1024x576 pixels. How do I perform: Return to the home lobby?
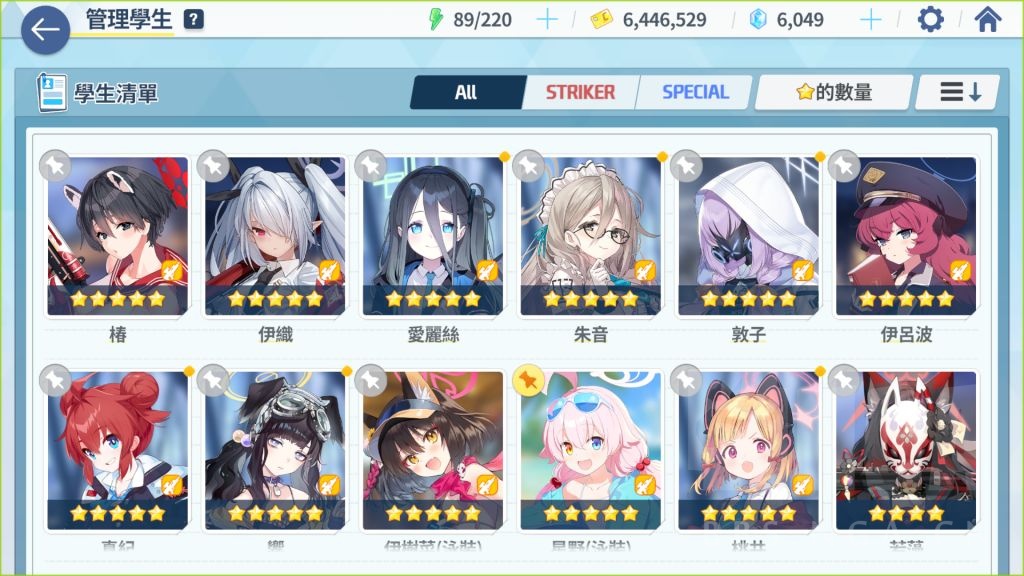pyautogui.click(x=988, y=20)
